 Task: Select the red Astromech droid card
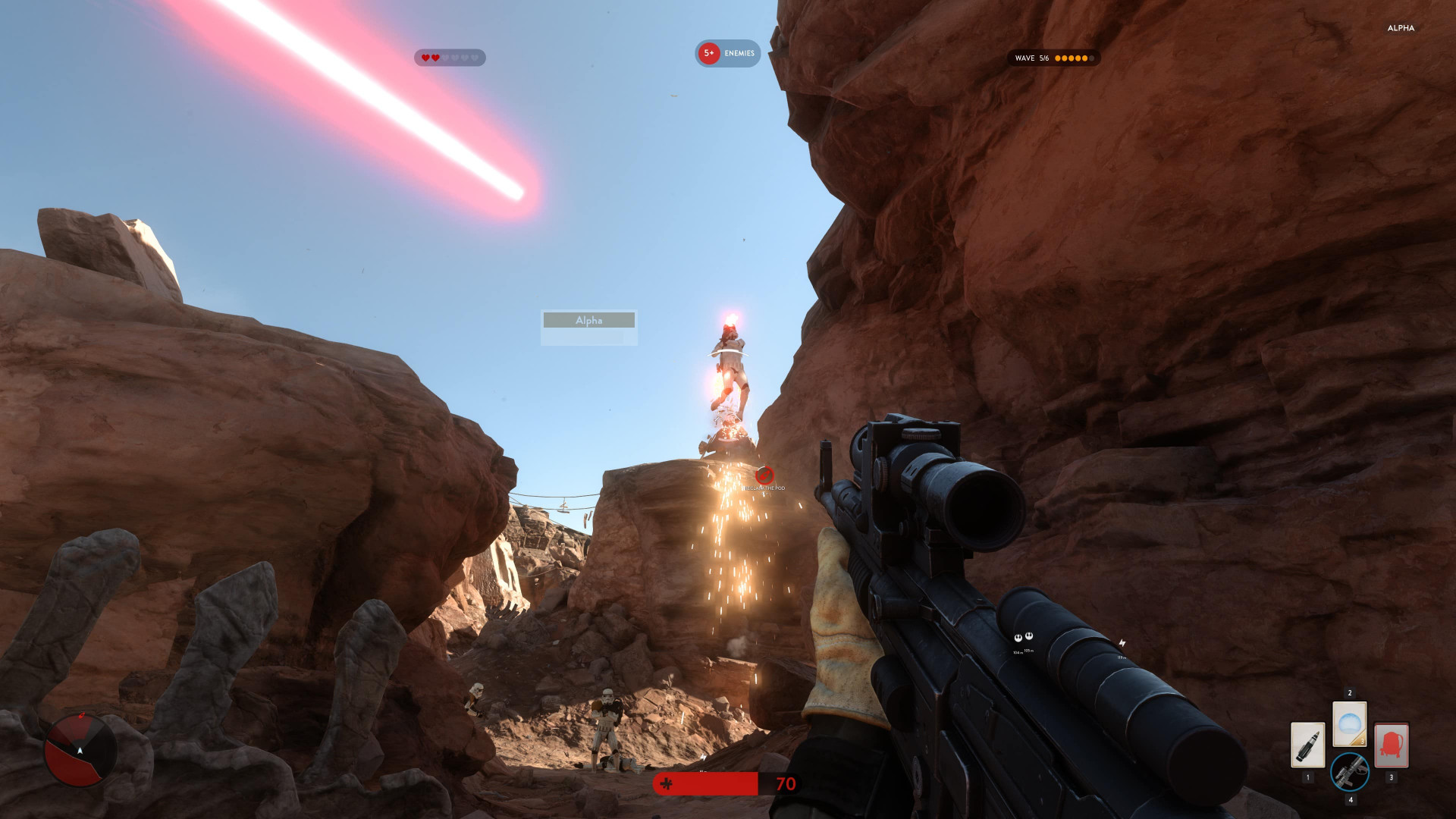pyautogui.click(x=1392, y=745)
